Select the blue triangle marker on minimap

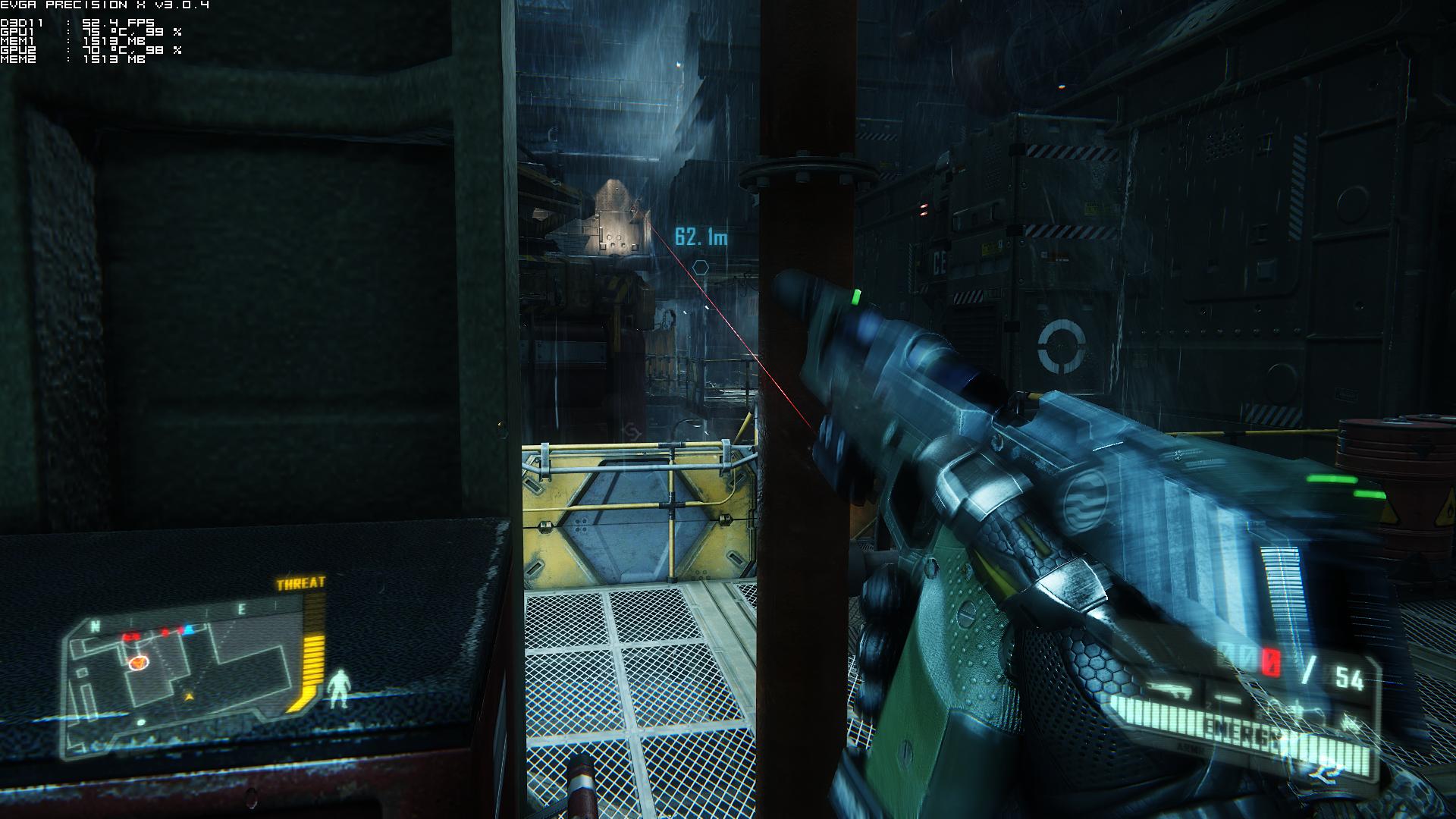pyautogui.click(x=190, y=629)
